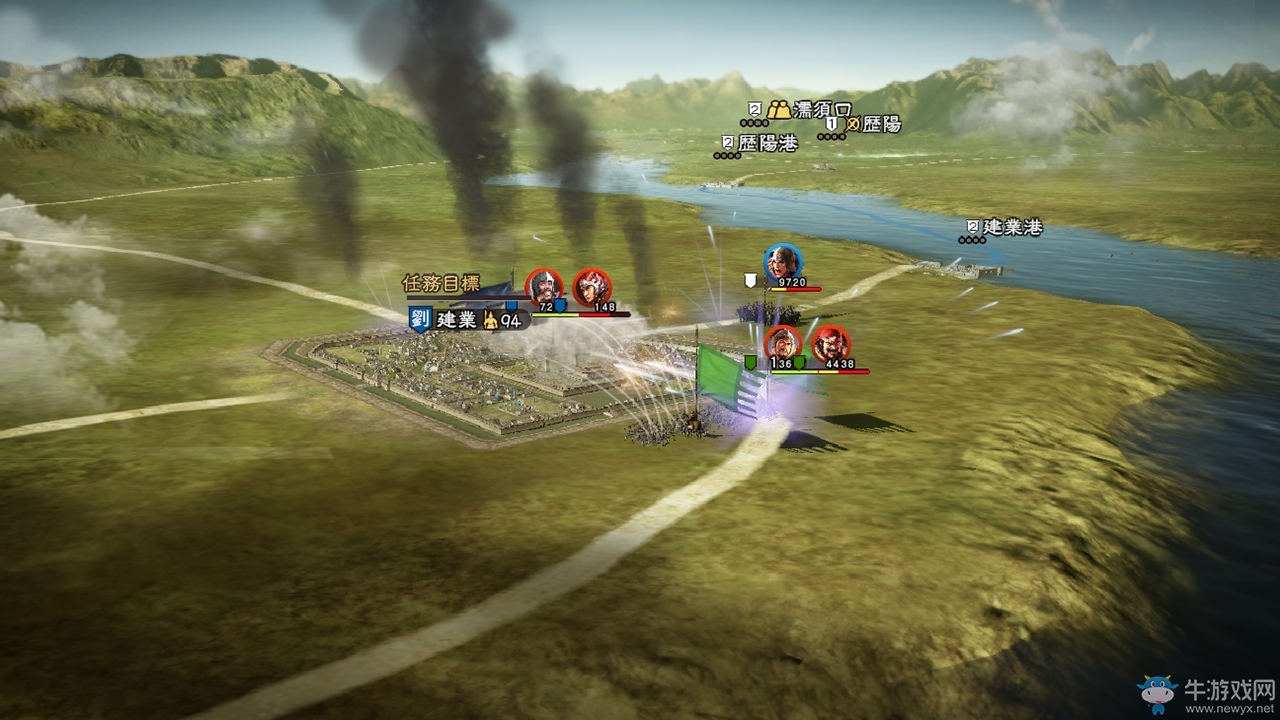
Task: Select the 建業 city label
Action: 458,320
